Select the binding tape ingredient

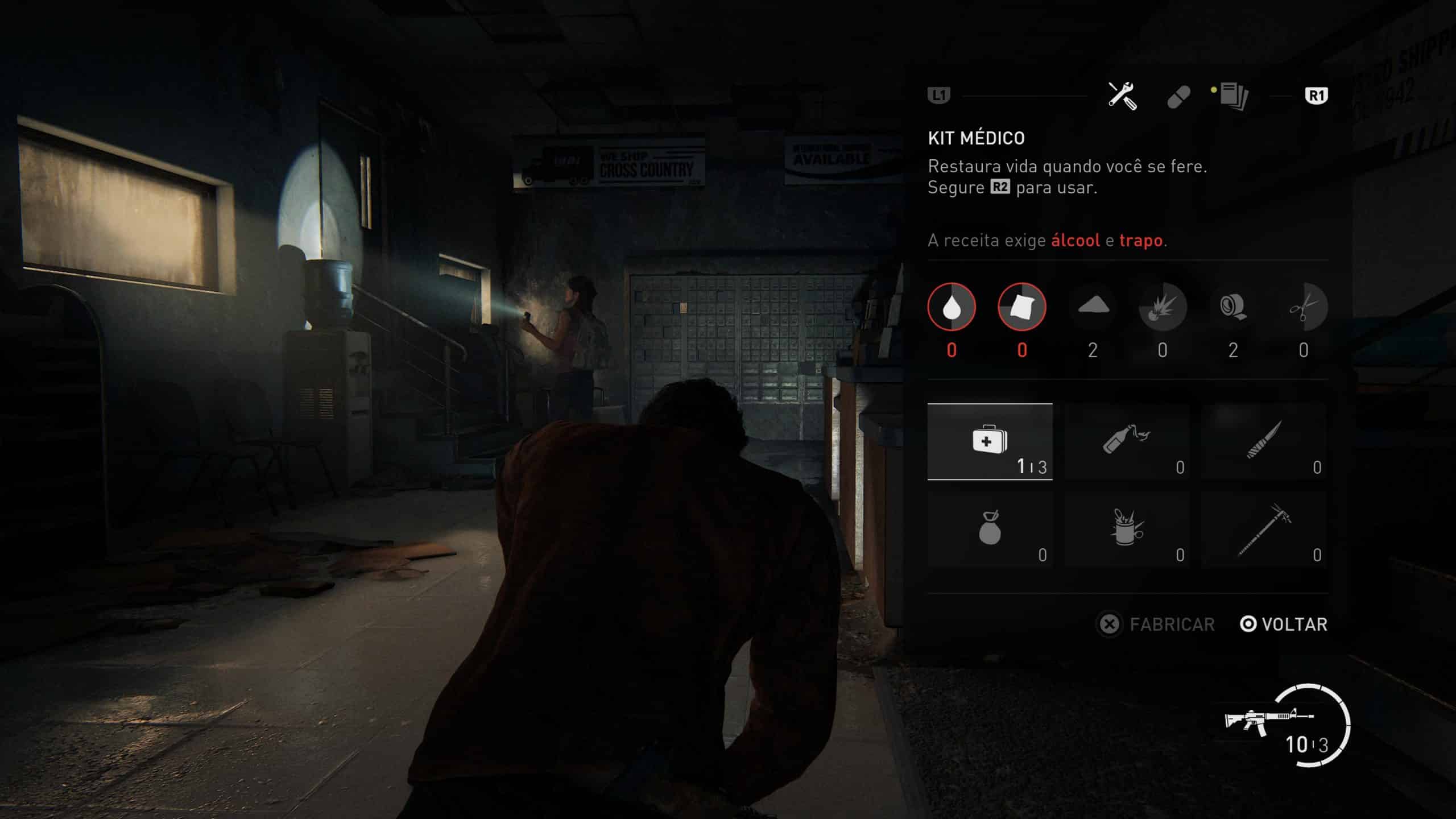click(1233, 307)
